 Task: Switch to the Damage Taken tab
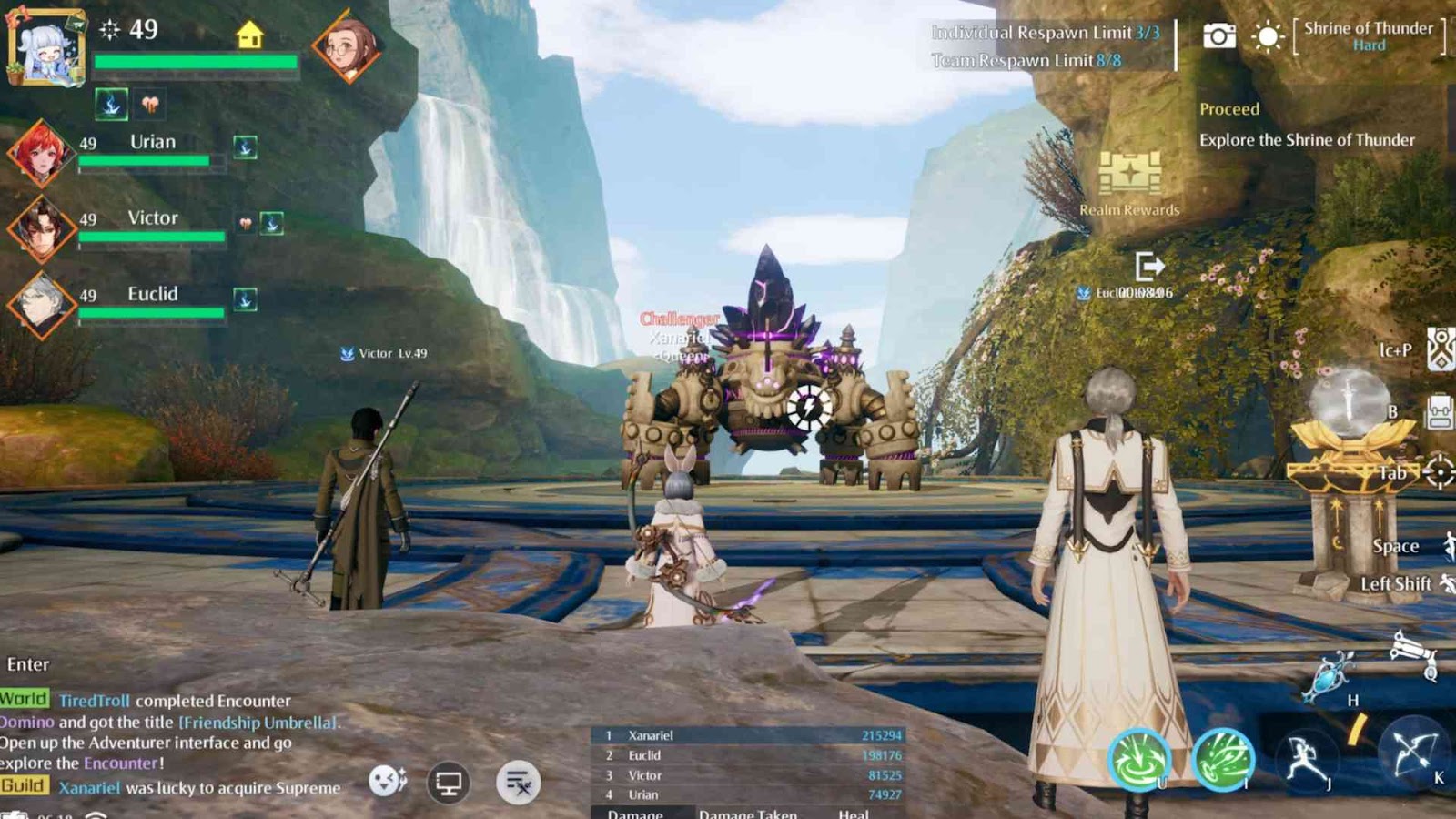click(747, 813)
